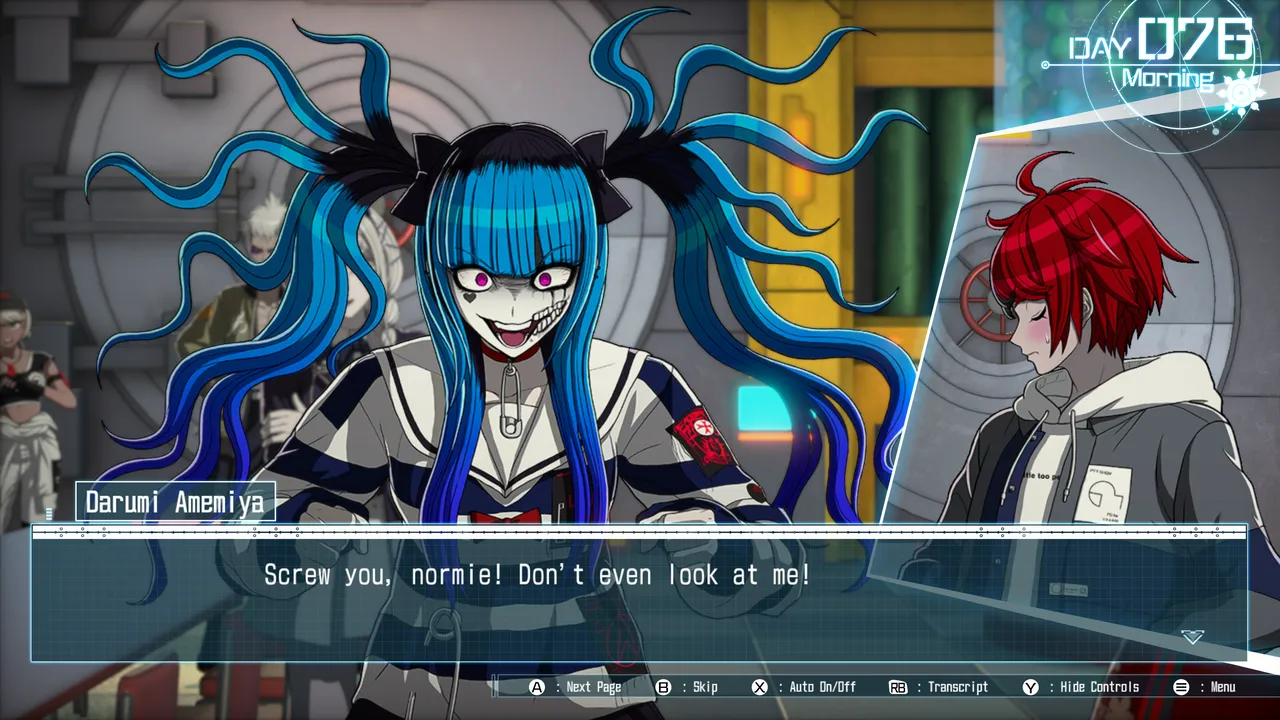
Task: Click the dialogue advance arrow indicator
Action: pyautogui.click(x=1192, y=637)
